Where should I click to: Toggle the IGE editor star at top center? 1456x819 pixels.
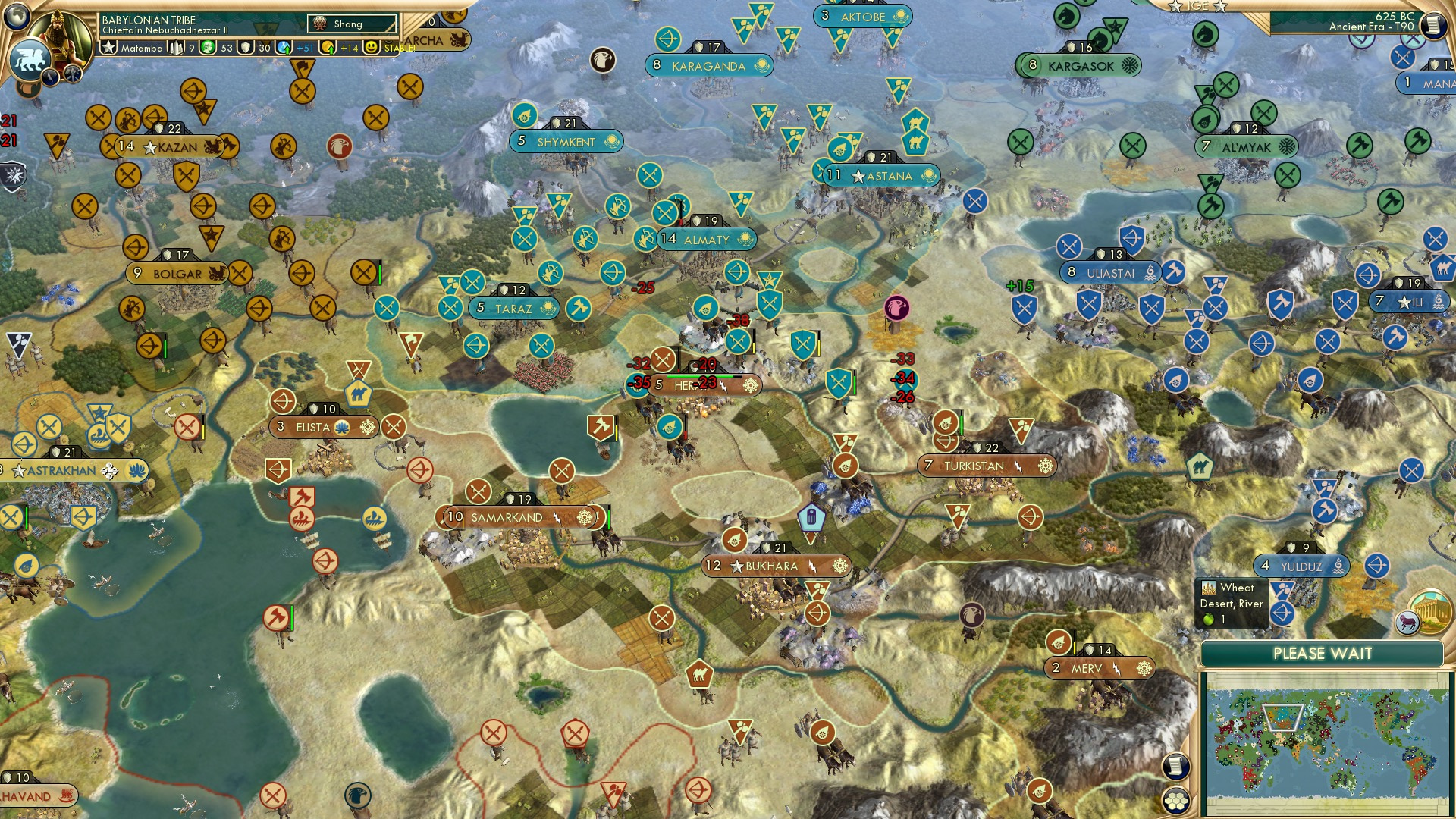(1174, 6)
